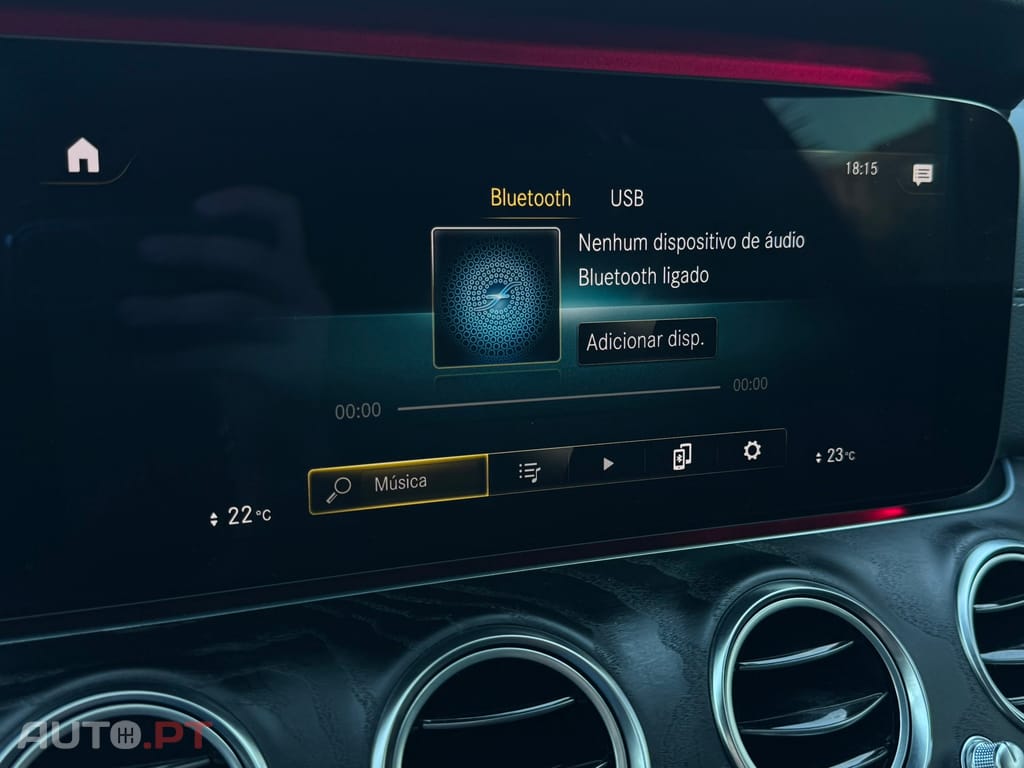Viewport: 1024px width, 768px height.
Task: Open the messages notification icon
Action: [922, 175]
